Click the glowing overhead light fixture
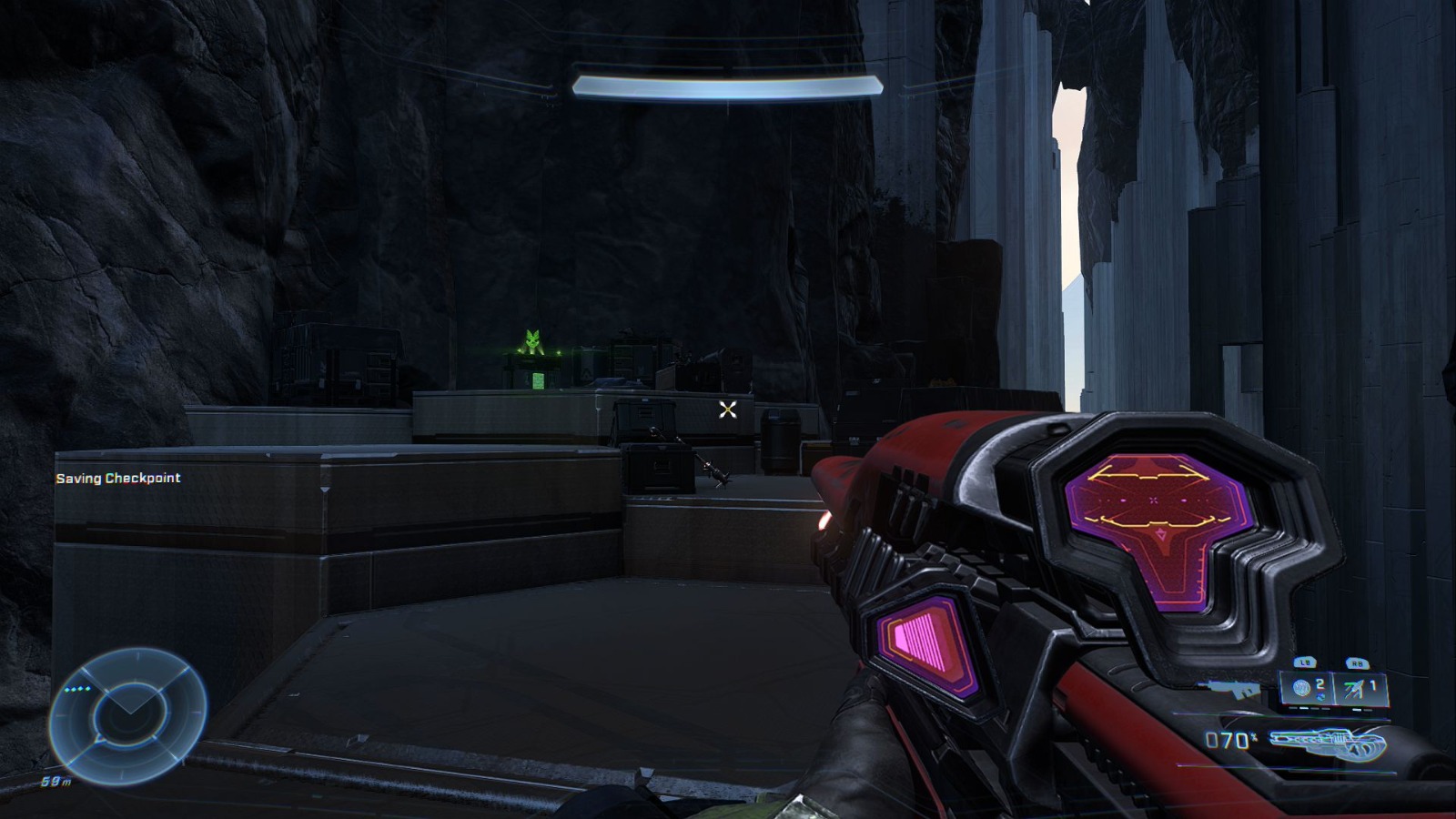Viewport: 1456px width, 819px height. 728,85
